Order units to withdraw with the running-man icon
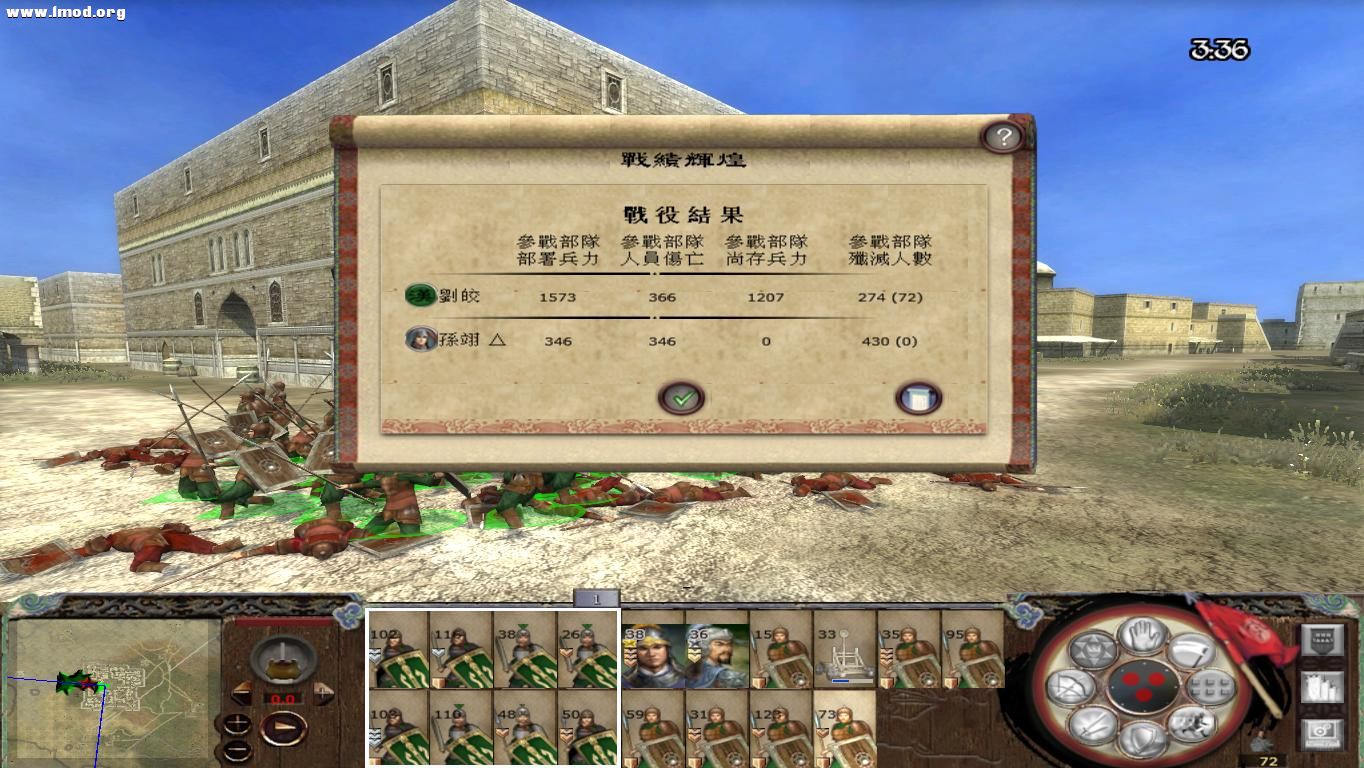 pyautogui.click(x=1194, y=726)
